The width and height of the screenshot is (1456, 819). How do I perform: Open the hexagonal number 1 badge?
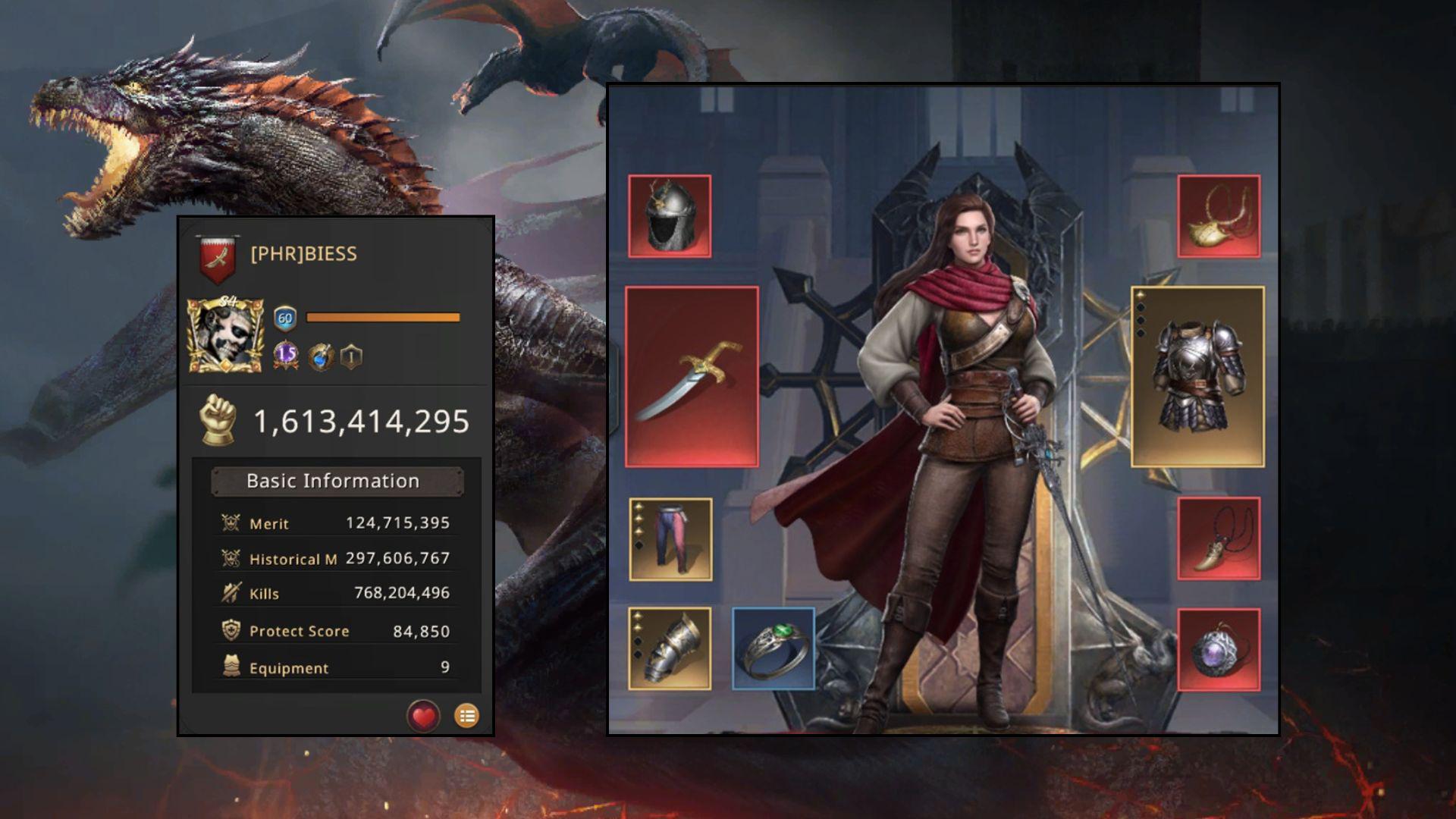[x=351, y=356]
